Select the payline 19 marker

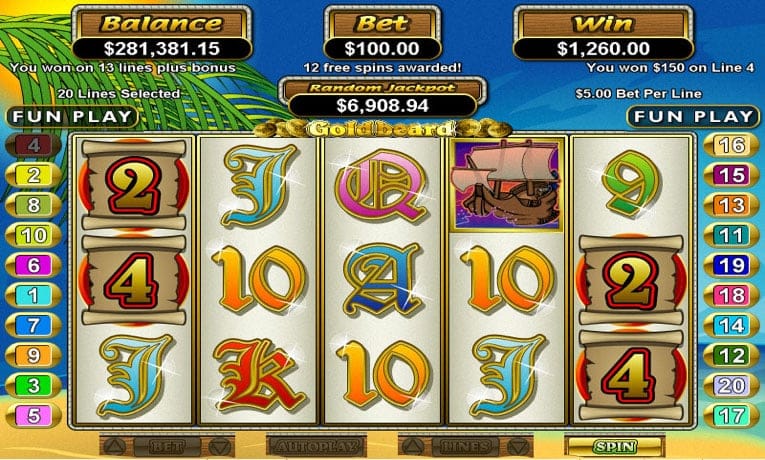pyautogui.click(x=732, y=266)
